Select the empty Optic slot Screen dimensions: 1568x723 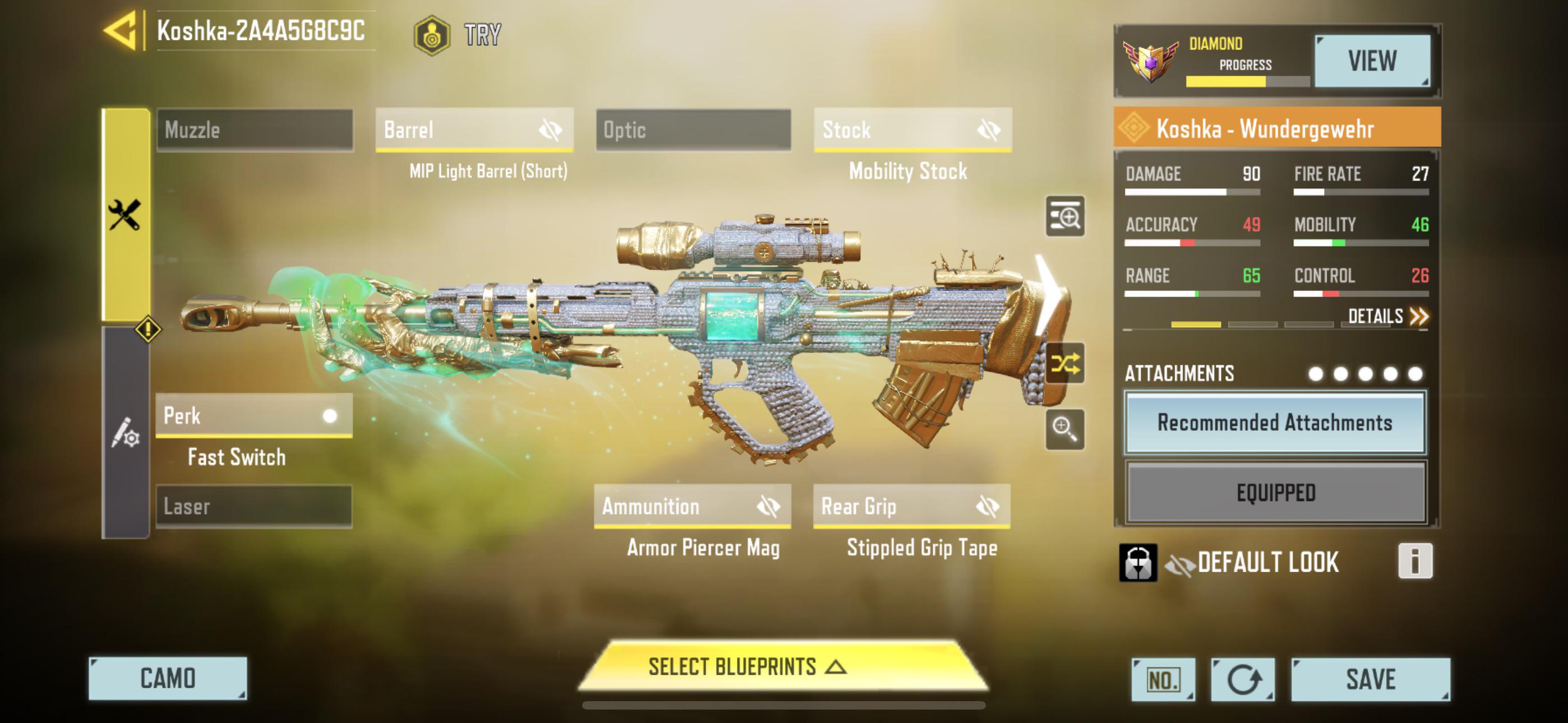click(693, 130)
